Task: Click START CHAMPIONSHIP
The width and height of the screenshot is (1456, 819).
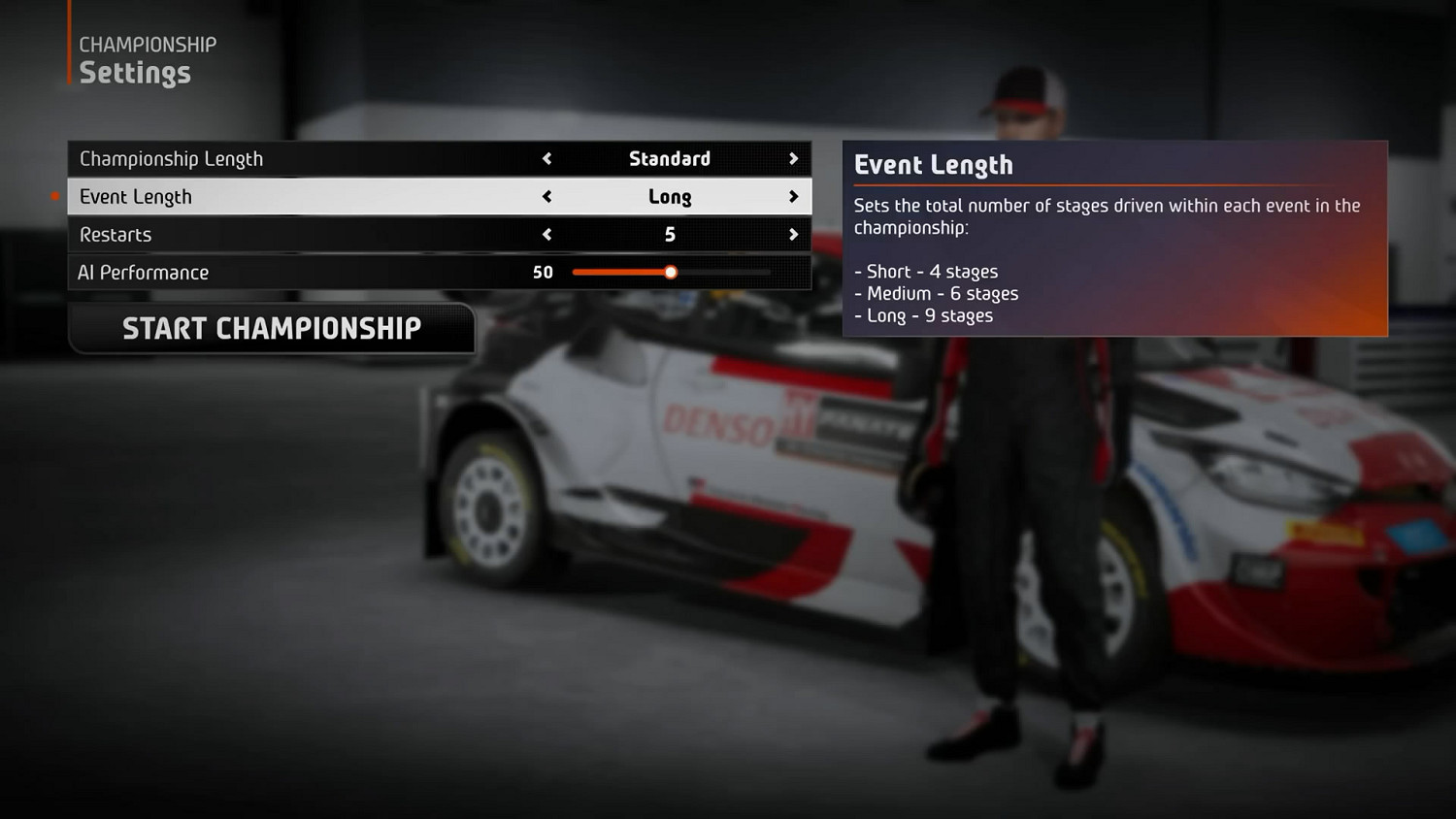Action: 273,328
